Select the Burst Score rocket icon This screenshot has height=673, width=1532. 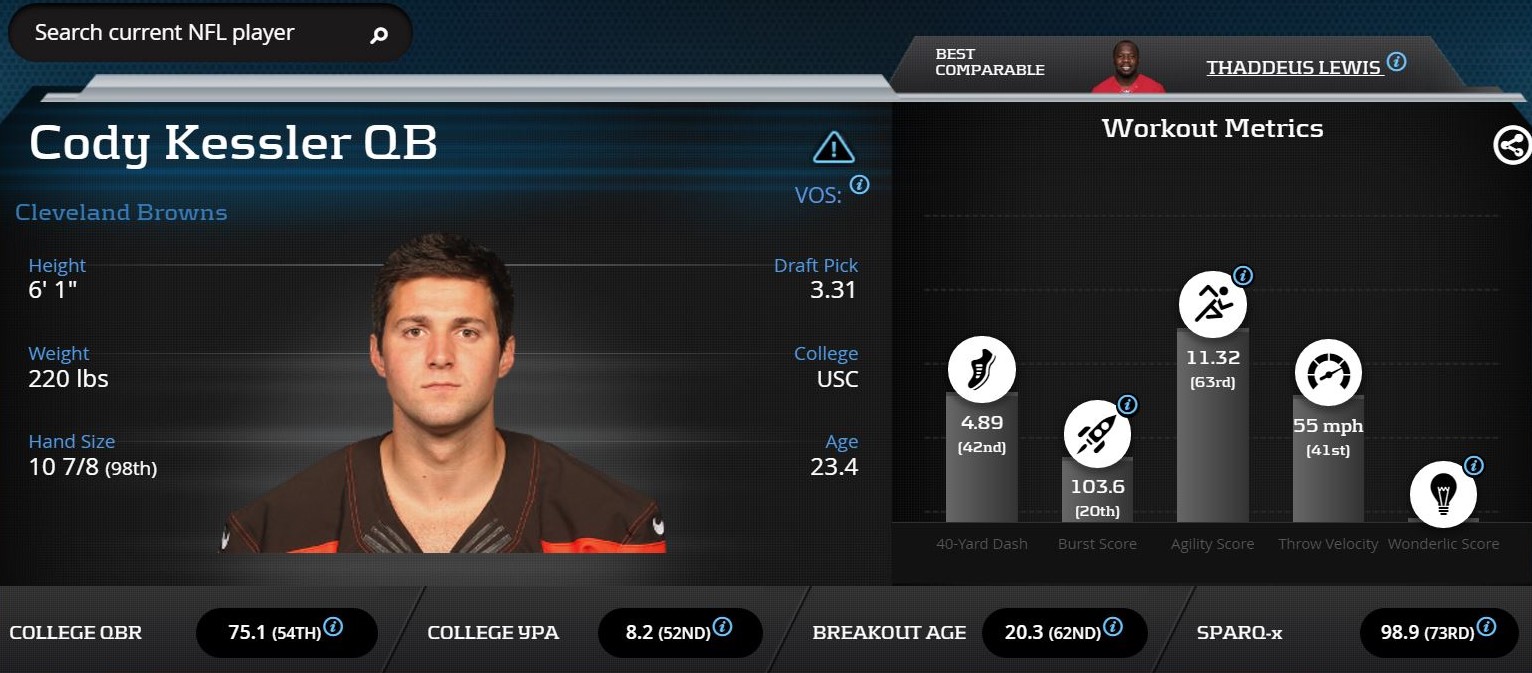pyautogui.click(x=1096, y=435)
